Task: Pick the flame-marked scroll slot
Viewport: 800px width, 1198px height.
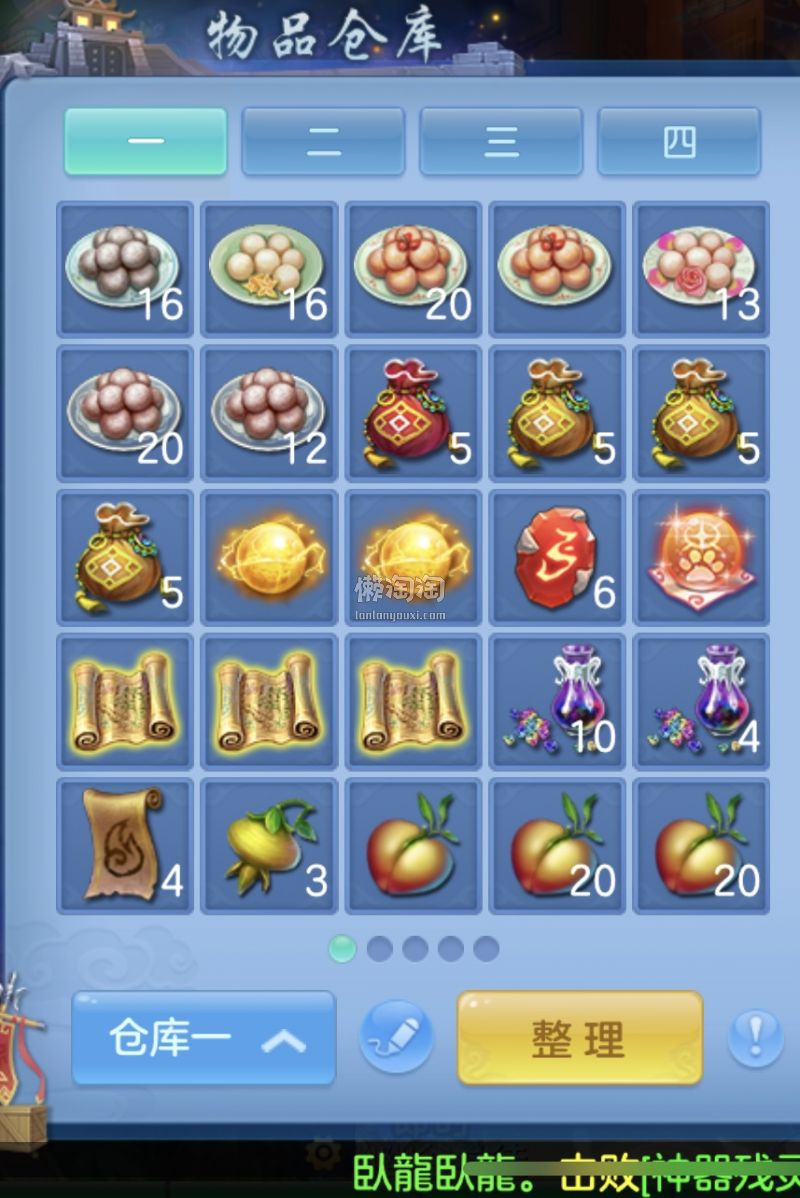Action: (125, 845)
